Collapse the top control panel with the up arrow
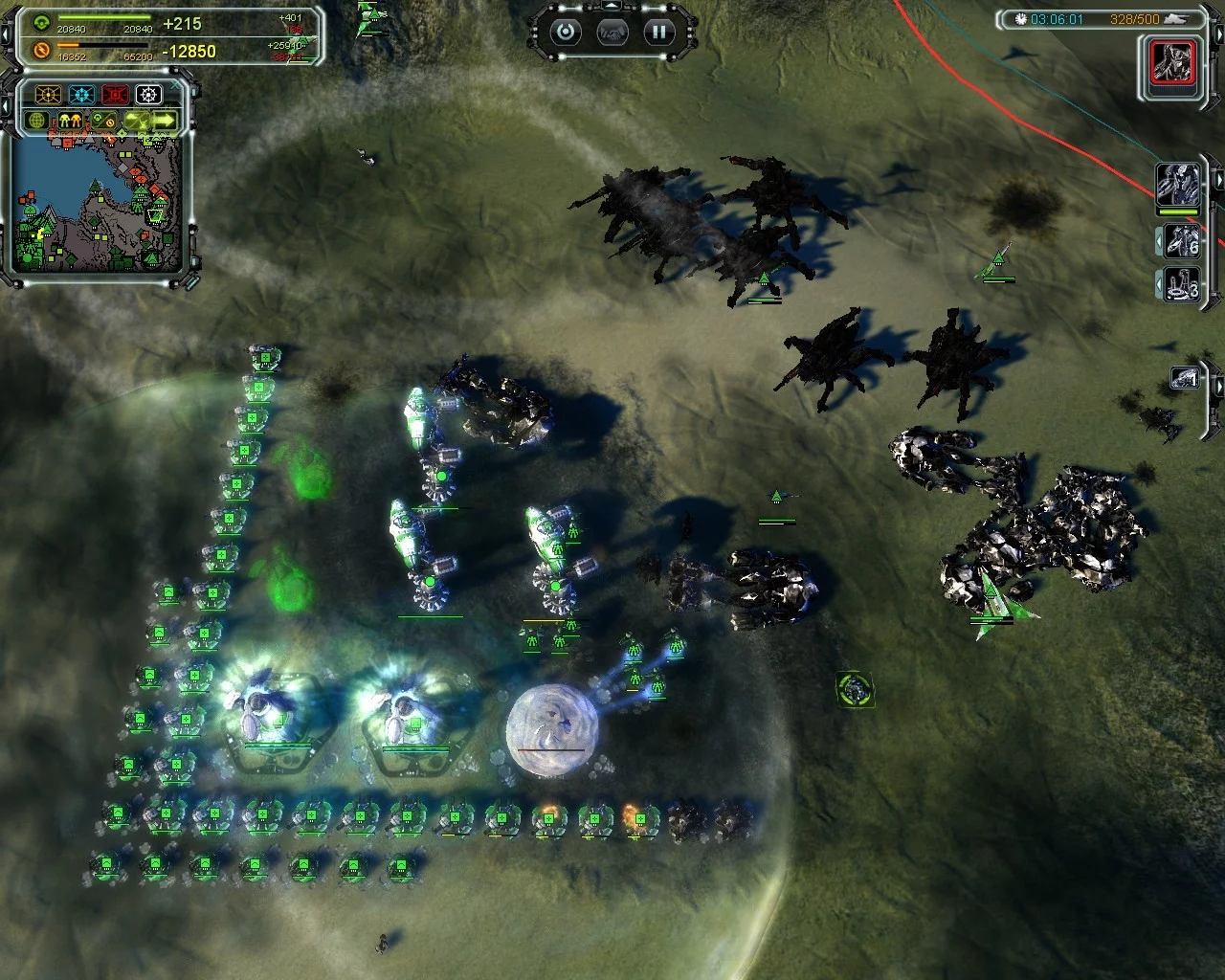This screenshot has width=1225, height=980. tap(611, 8)
